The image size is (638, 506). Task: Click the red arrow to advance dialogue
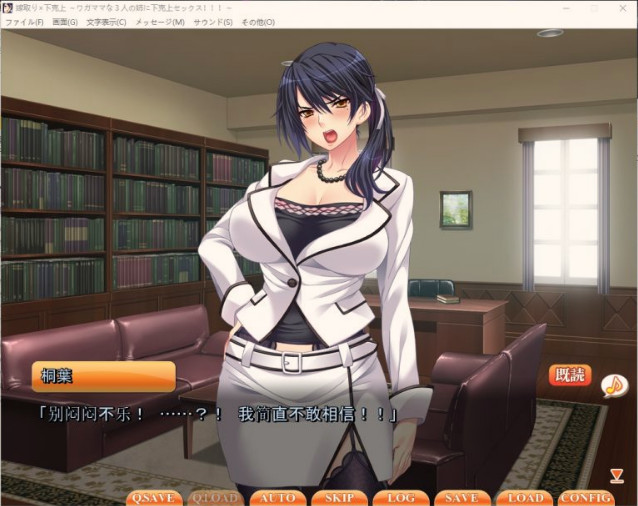coord(616,476)
